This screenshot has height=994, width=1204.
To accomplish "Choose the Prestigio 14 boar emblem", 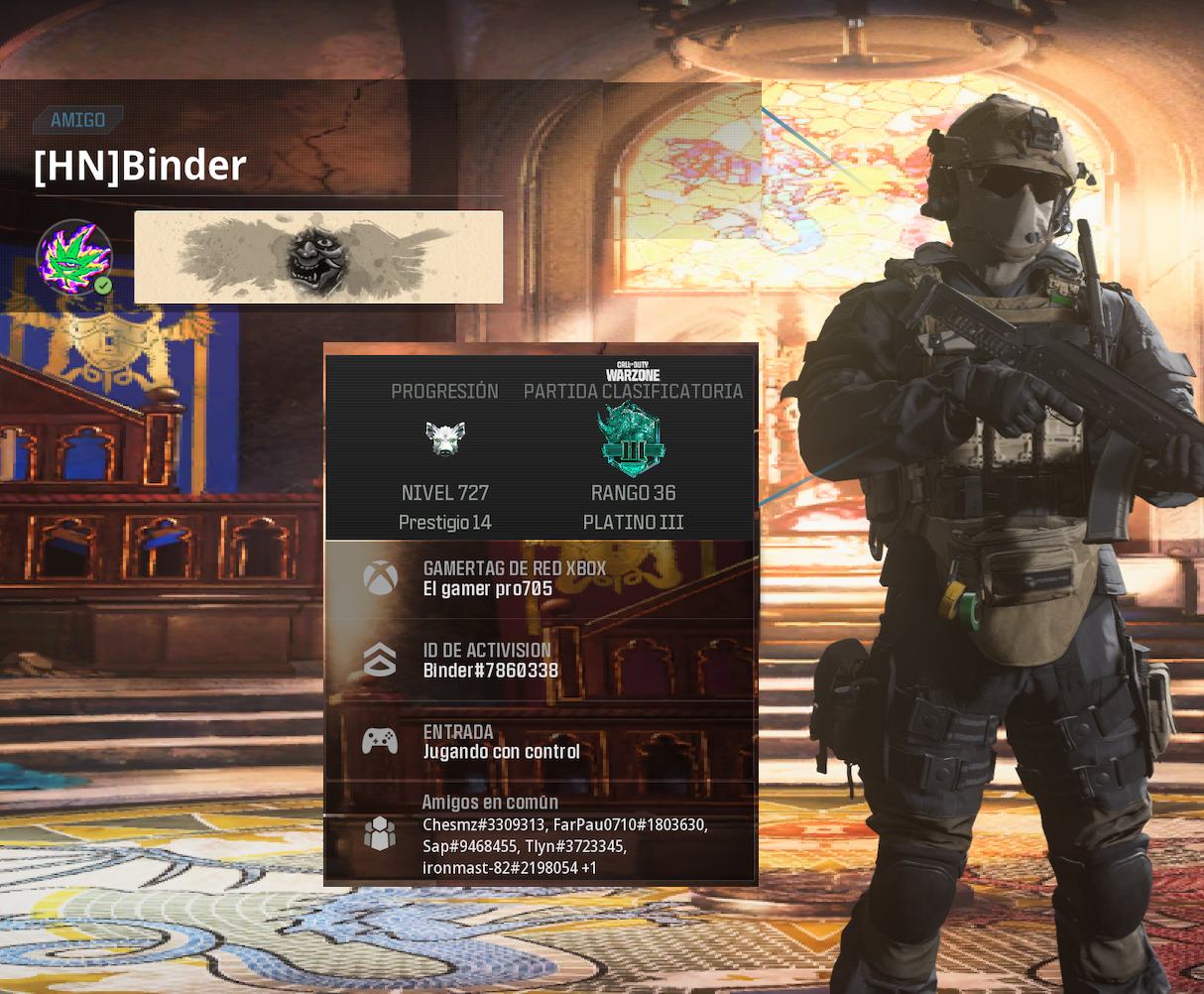I will [x=445, y=437].
